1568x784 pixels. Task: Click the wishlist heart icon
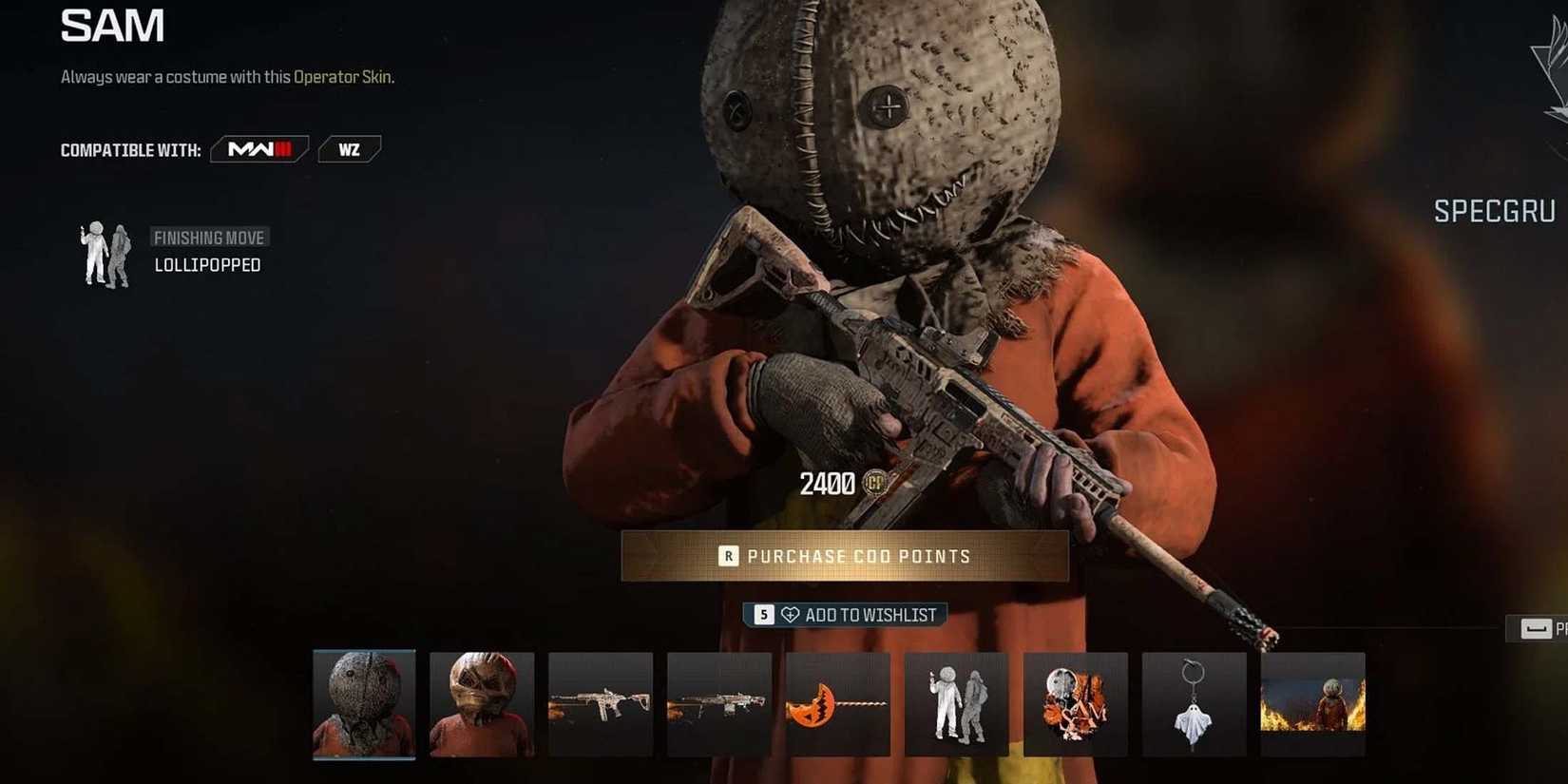[x=789, y=614]
